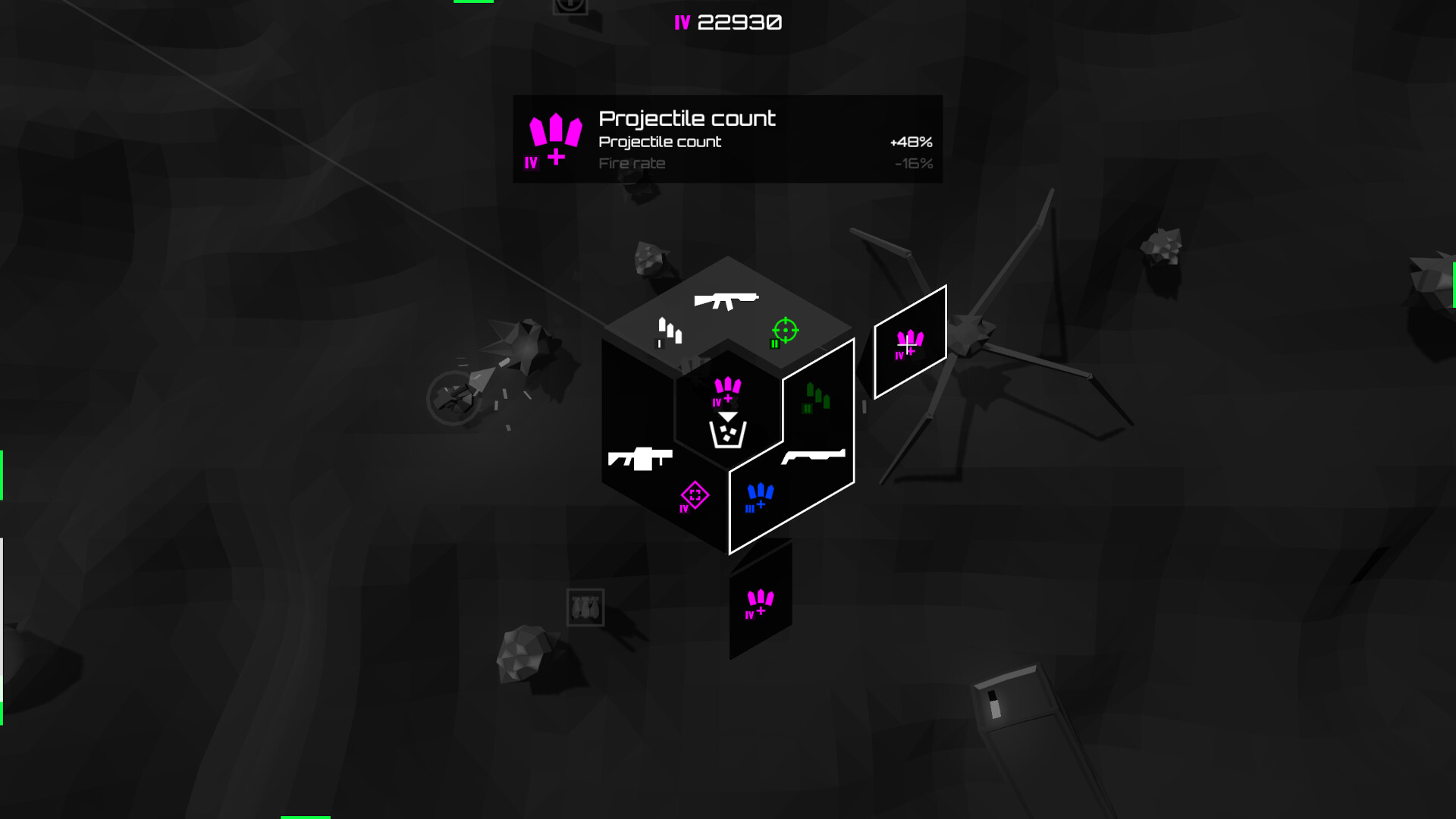Viewport: 1456px width, 819px height.
Task: Select the white tier I ammo mod icon
Action: pos(669,330)
